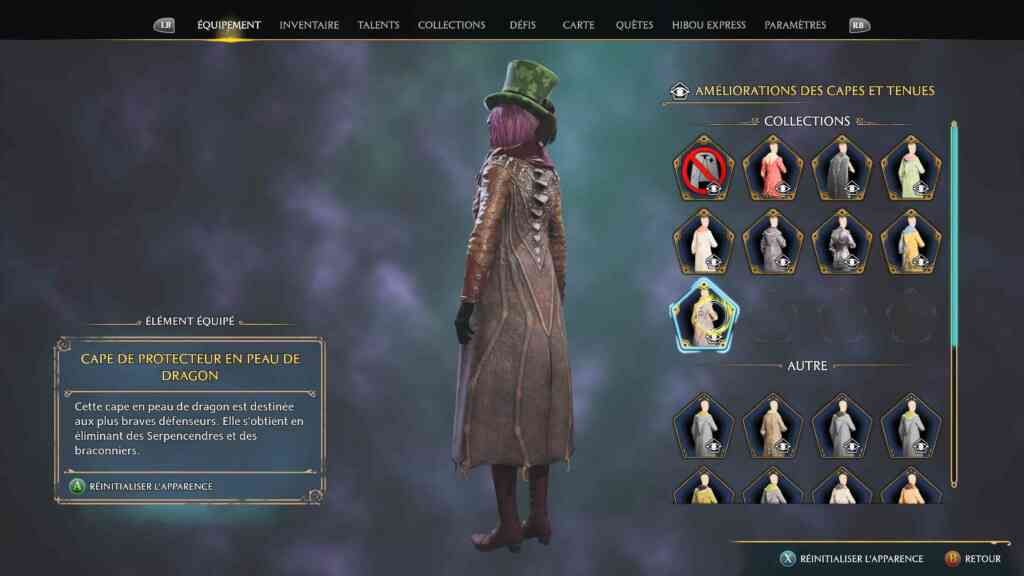Click the teal scrollbar of the appearance list

(x=954, y=240)
